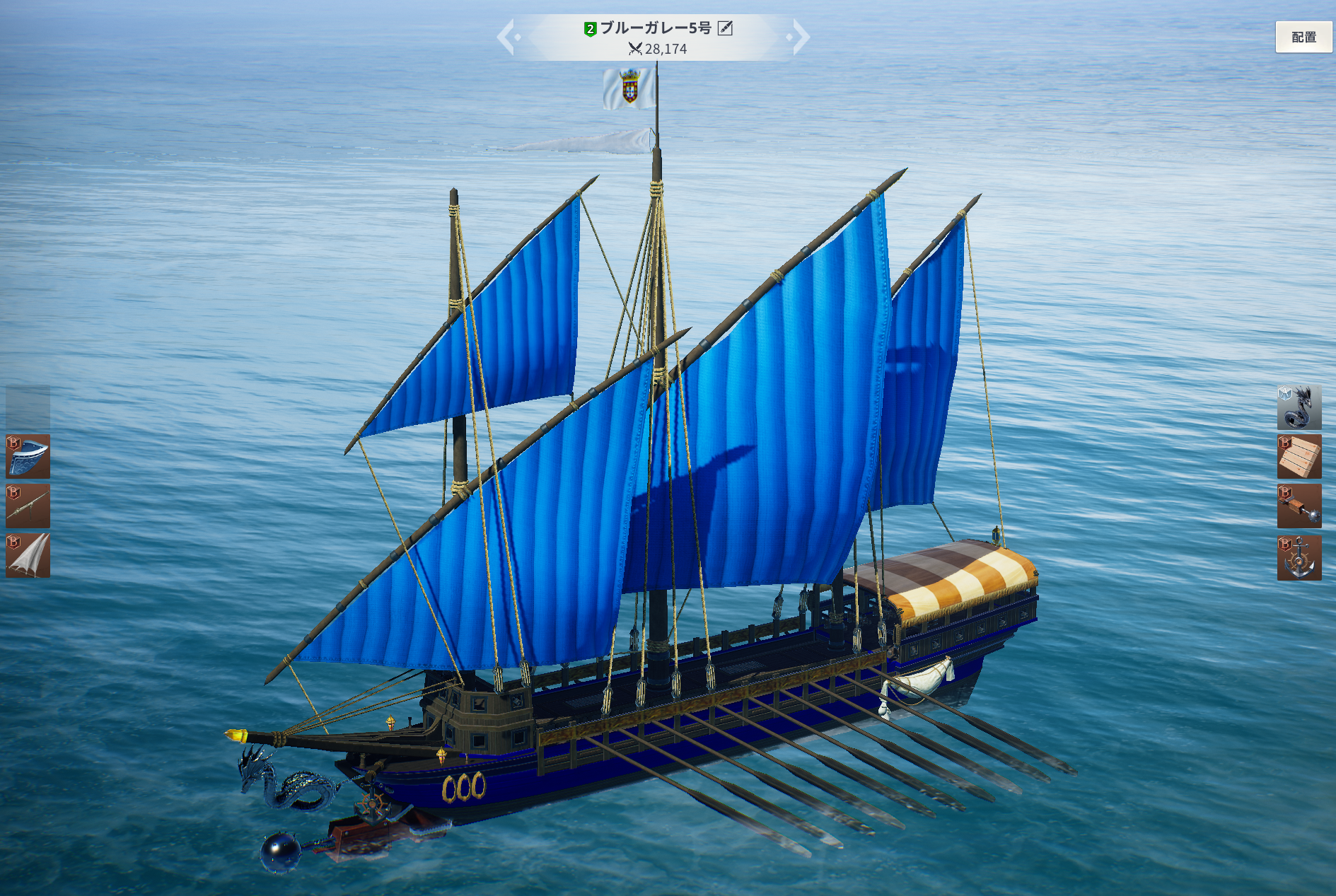Choose the wooden planks equipment slot

[x=1299, y=457]
